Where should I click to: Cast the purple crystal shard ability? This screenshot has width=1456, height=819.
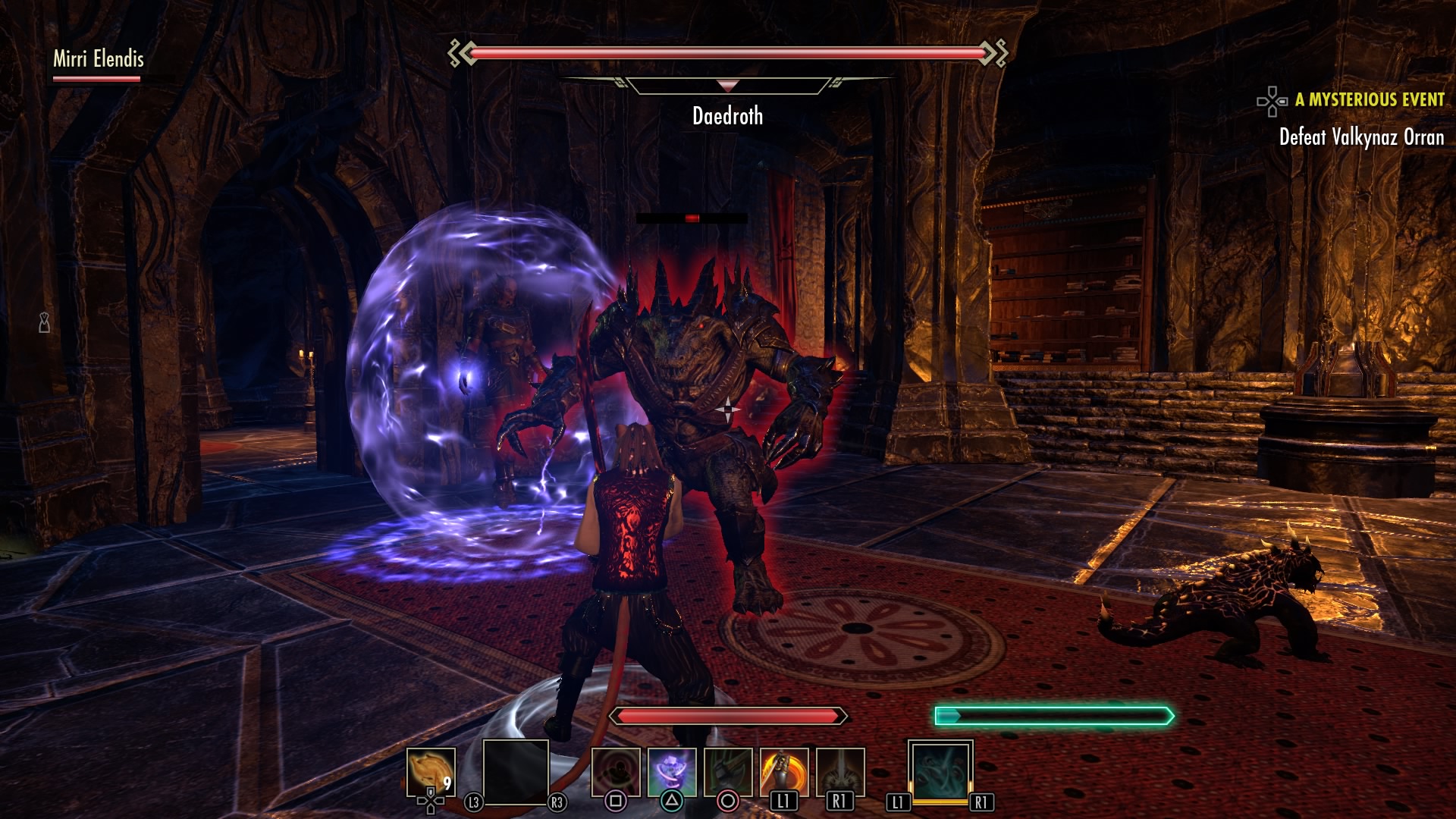click(672, 772)
